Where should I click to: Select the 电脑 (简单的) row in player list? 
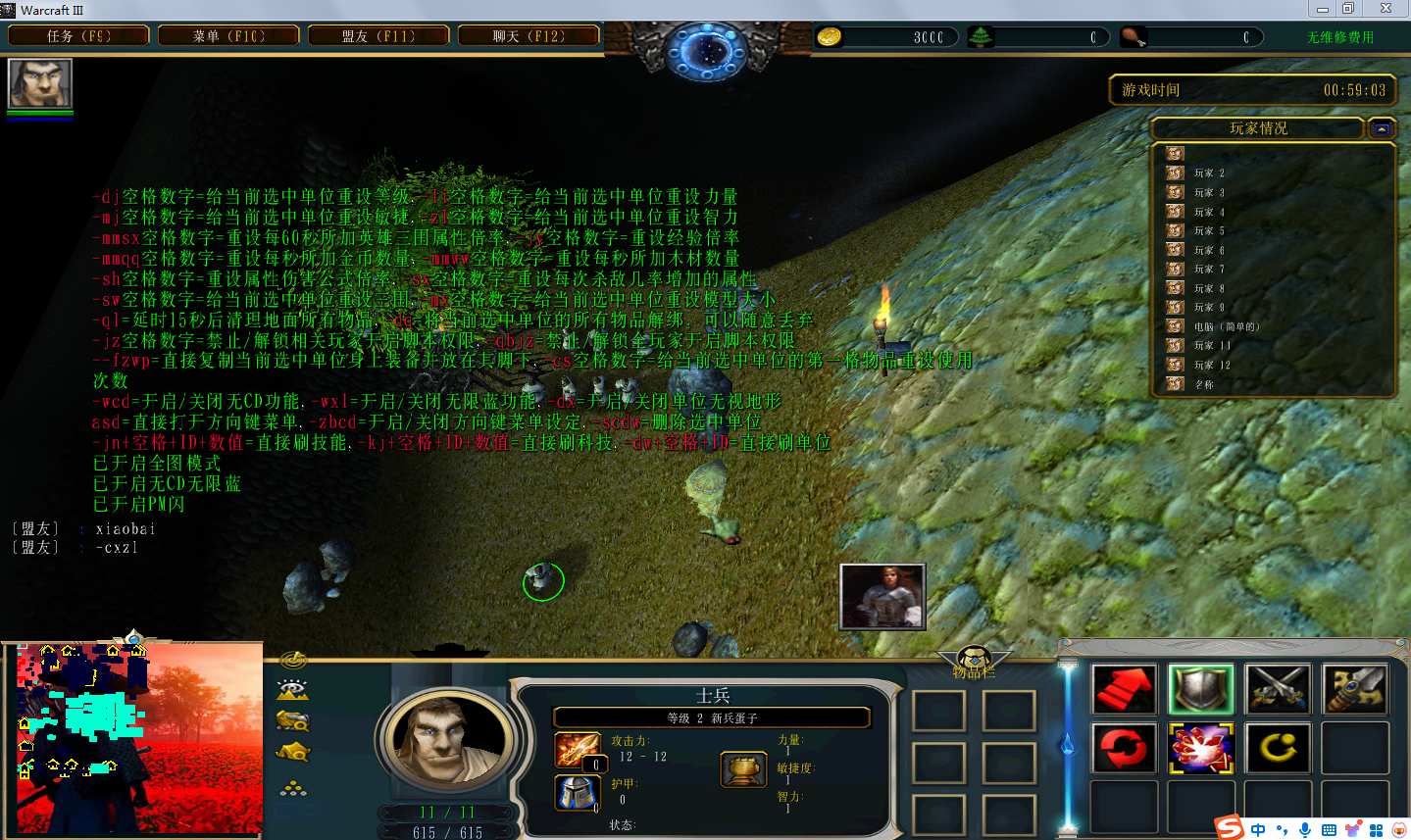click(x=1226, y=326)
